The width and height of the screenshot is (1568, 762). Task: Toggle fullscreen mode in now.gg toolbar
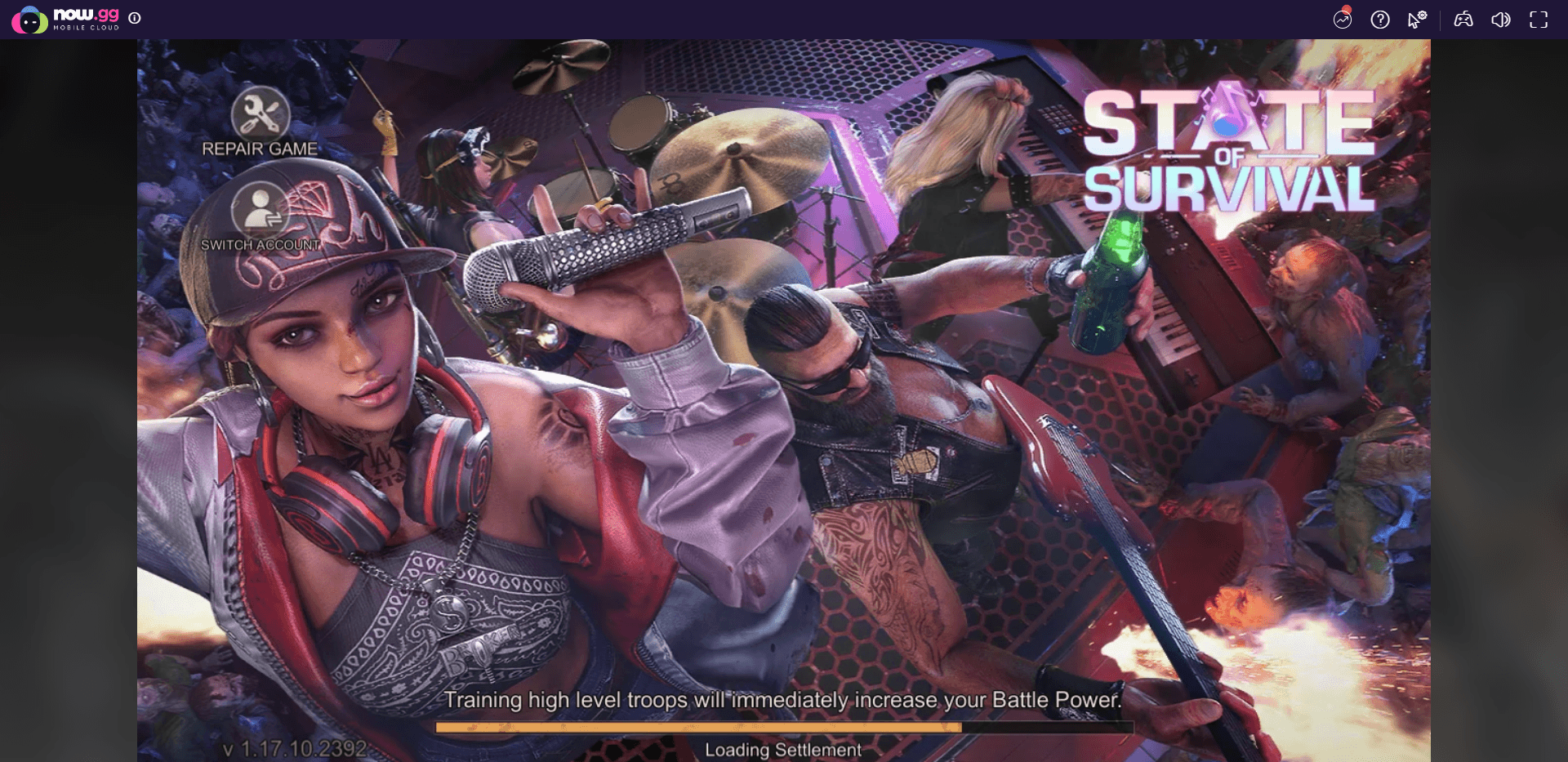click(x=1539, y=20)
